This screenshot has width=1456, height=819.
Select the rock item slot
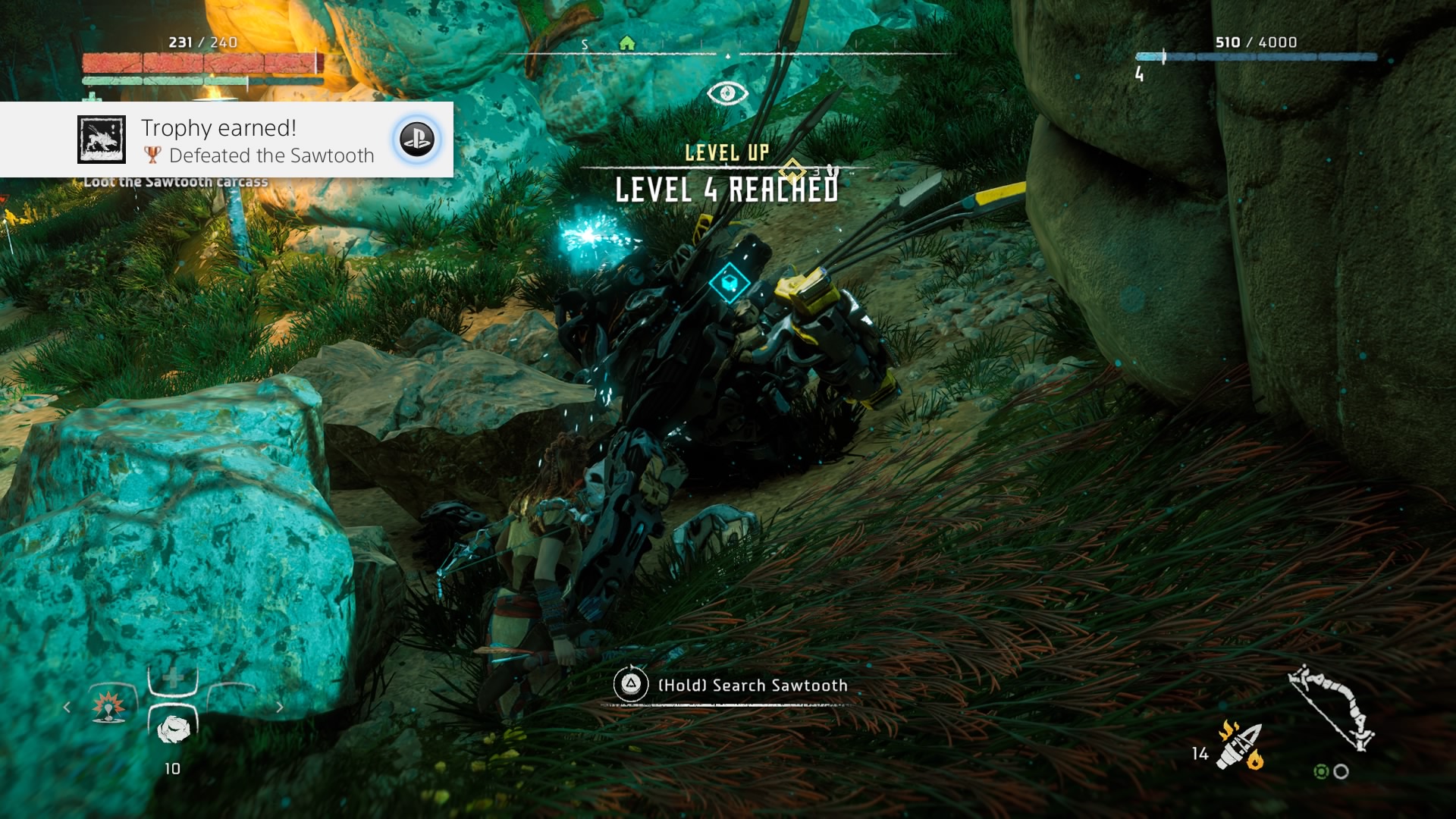click(173, 728)
